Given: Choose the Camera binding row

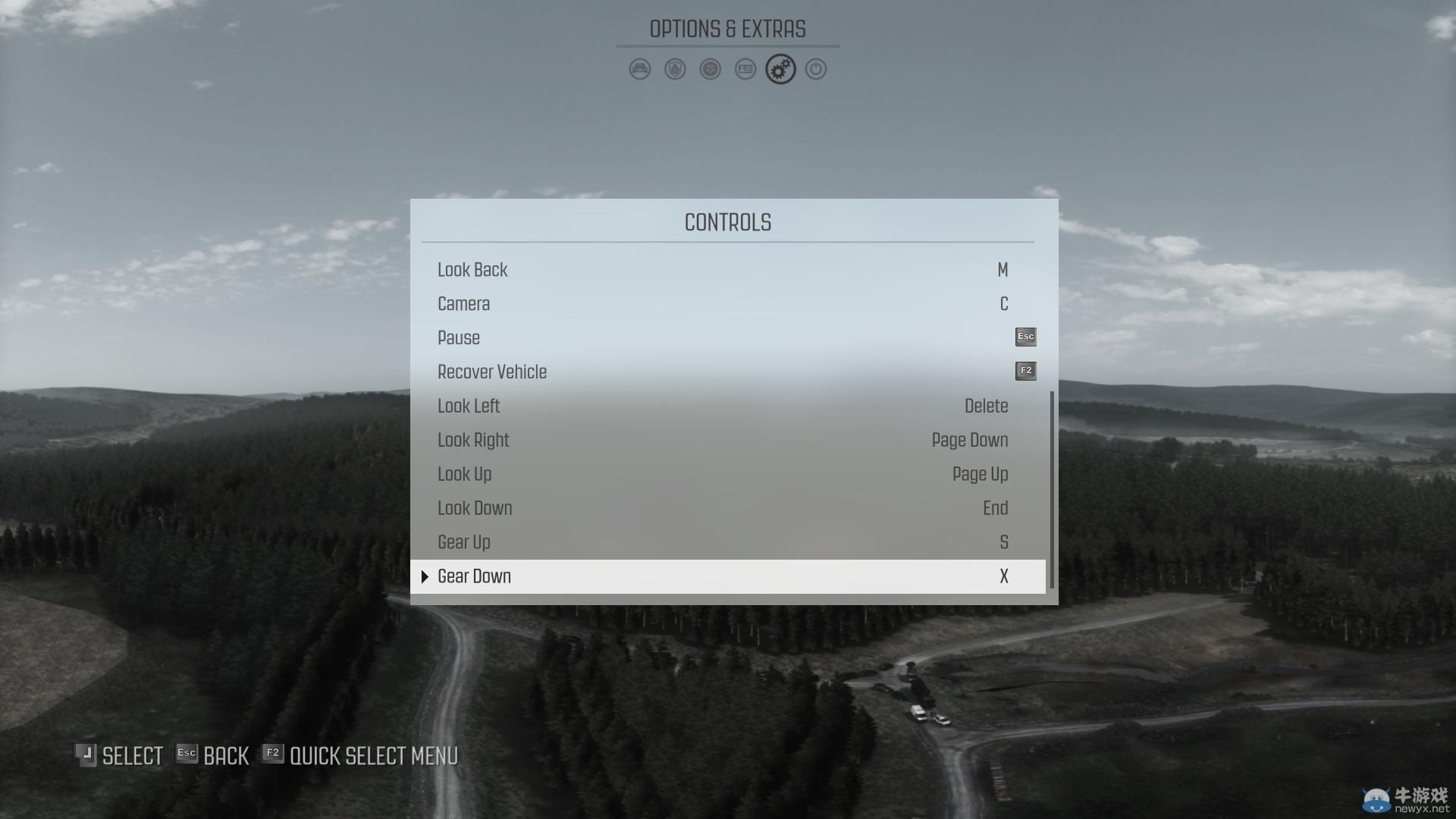Looking at the screenshot, I should pos(726,304).
